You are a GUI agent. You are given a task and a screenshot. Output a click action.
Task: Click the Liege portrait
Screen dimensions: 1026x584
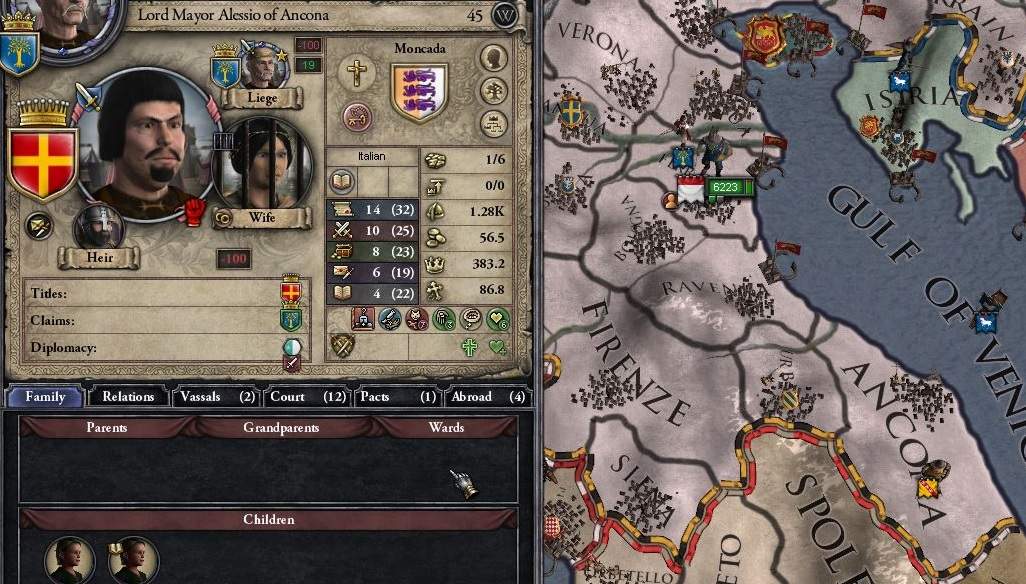(263, 68)
